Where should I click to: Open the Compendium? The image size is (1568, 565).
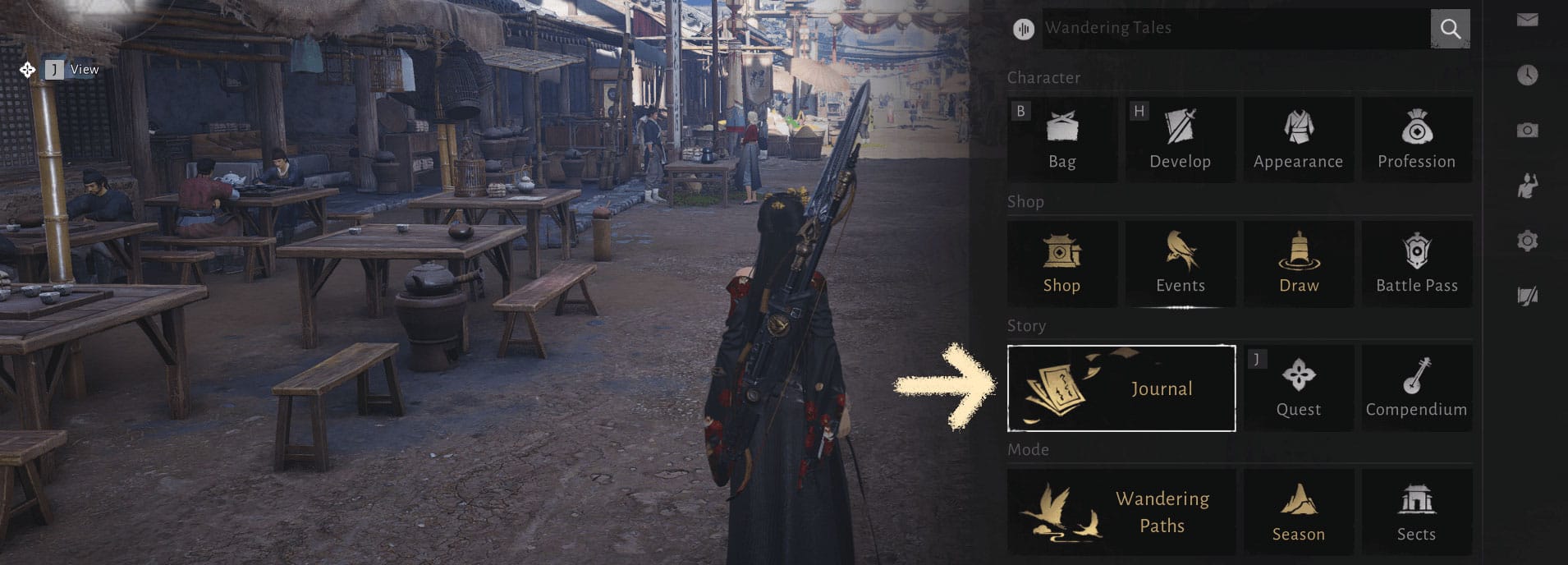[1416, 388]
